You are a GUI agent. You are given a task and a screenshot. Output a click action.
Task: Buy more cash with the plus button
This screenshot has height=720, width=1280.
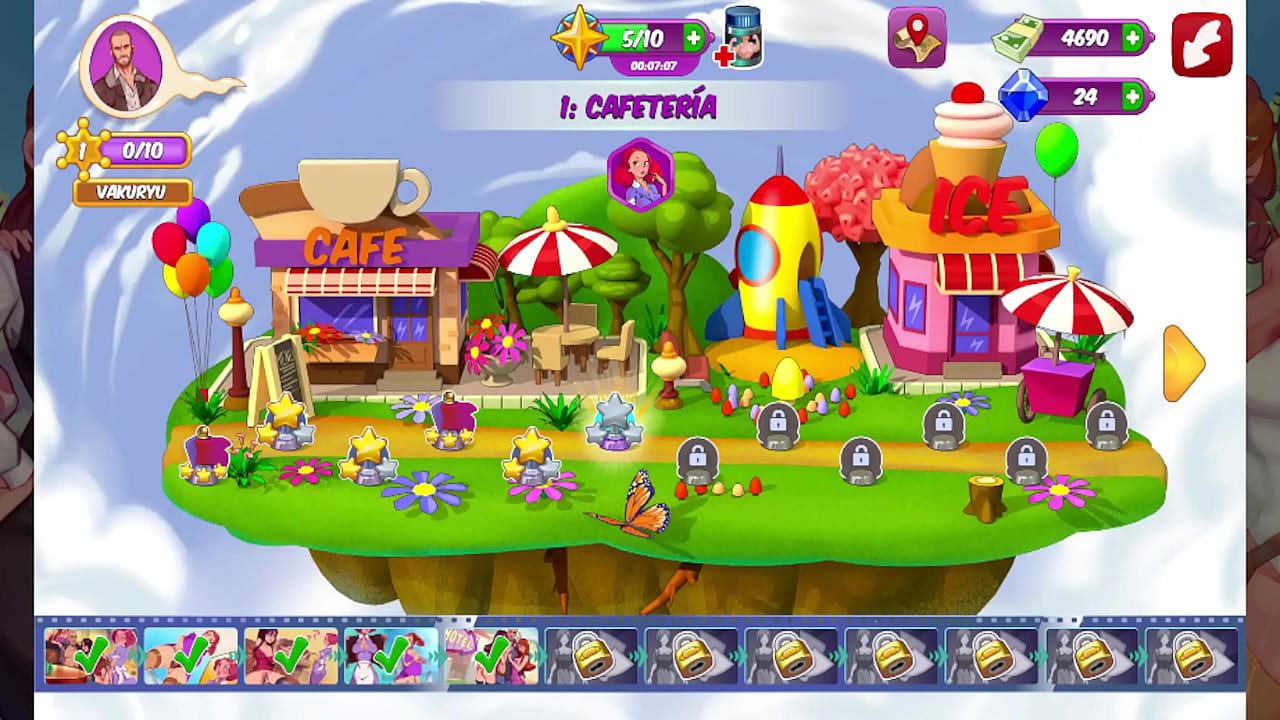click(x=1132, y=38)
